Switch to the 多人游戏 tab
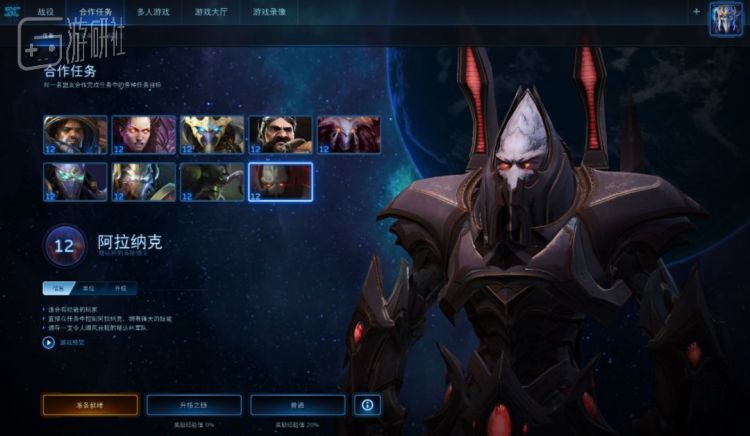 [x=153, y=12]
